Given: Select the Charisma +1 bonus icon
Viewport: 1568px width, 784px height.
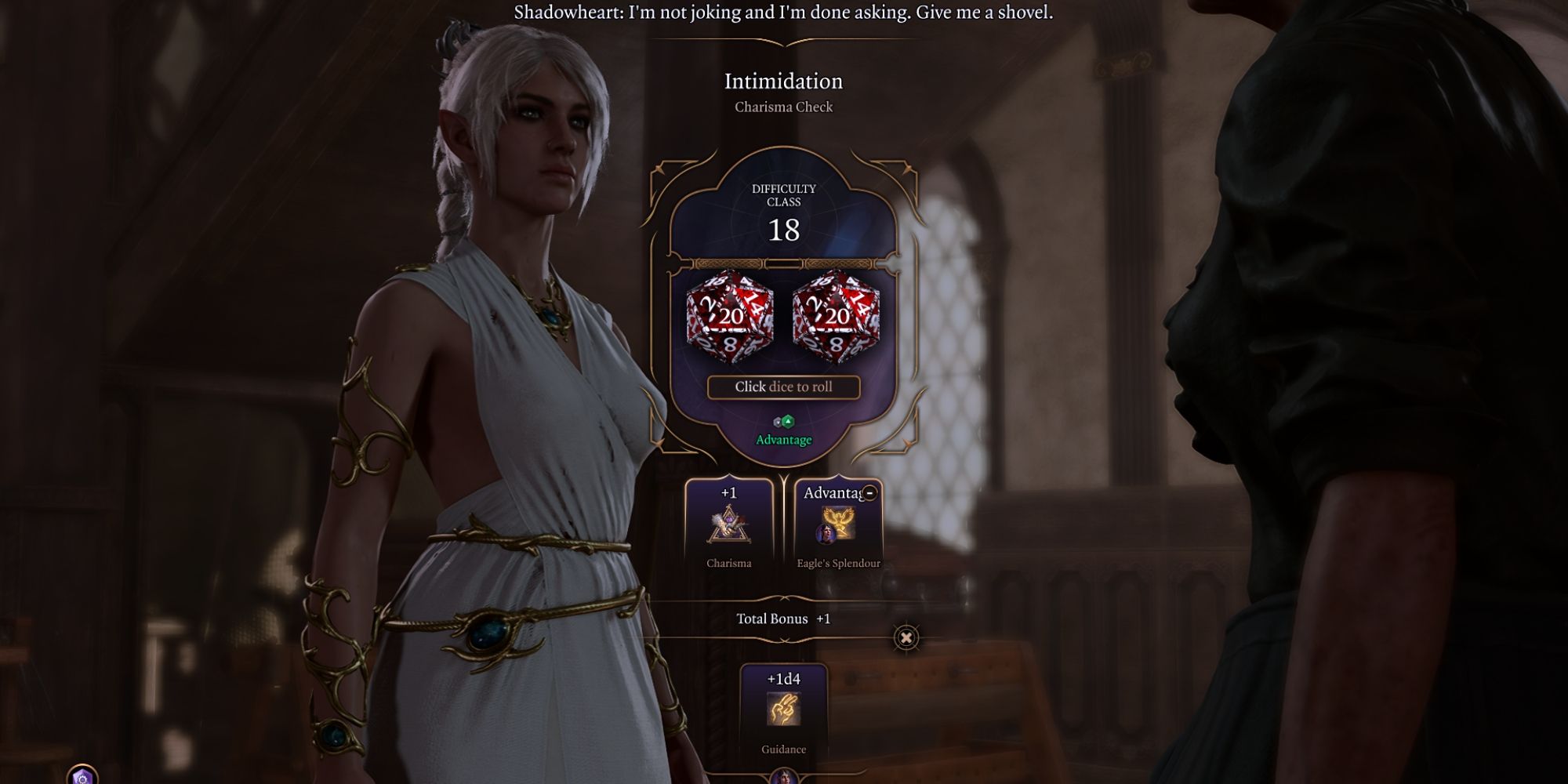Looking at the screenshot, I should (730, 524).
